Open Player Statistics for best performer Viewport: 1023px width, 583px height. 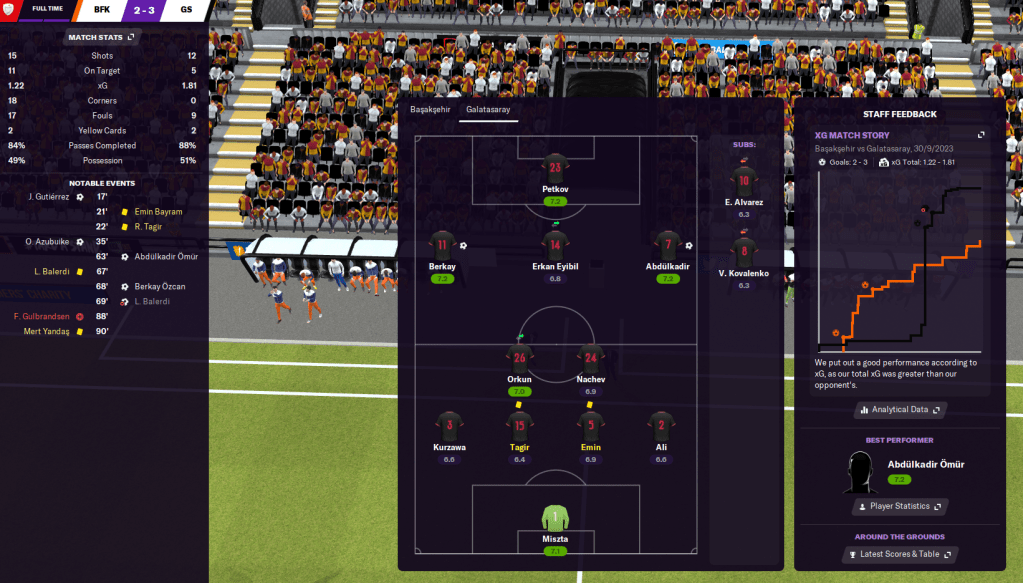point(899,507)
